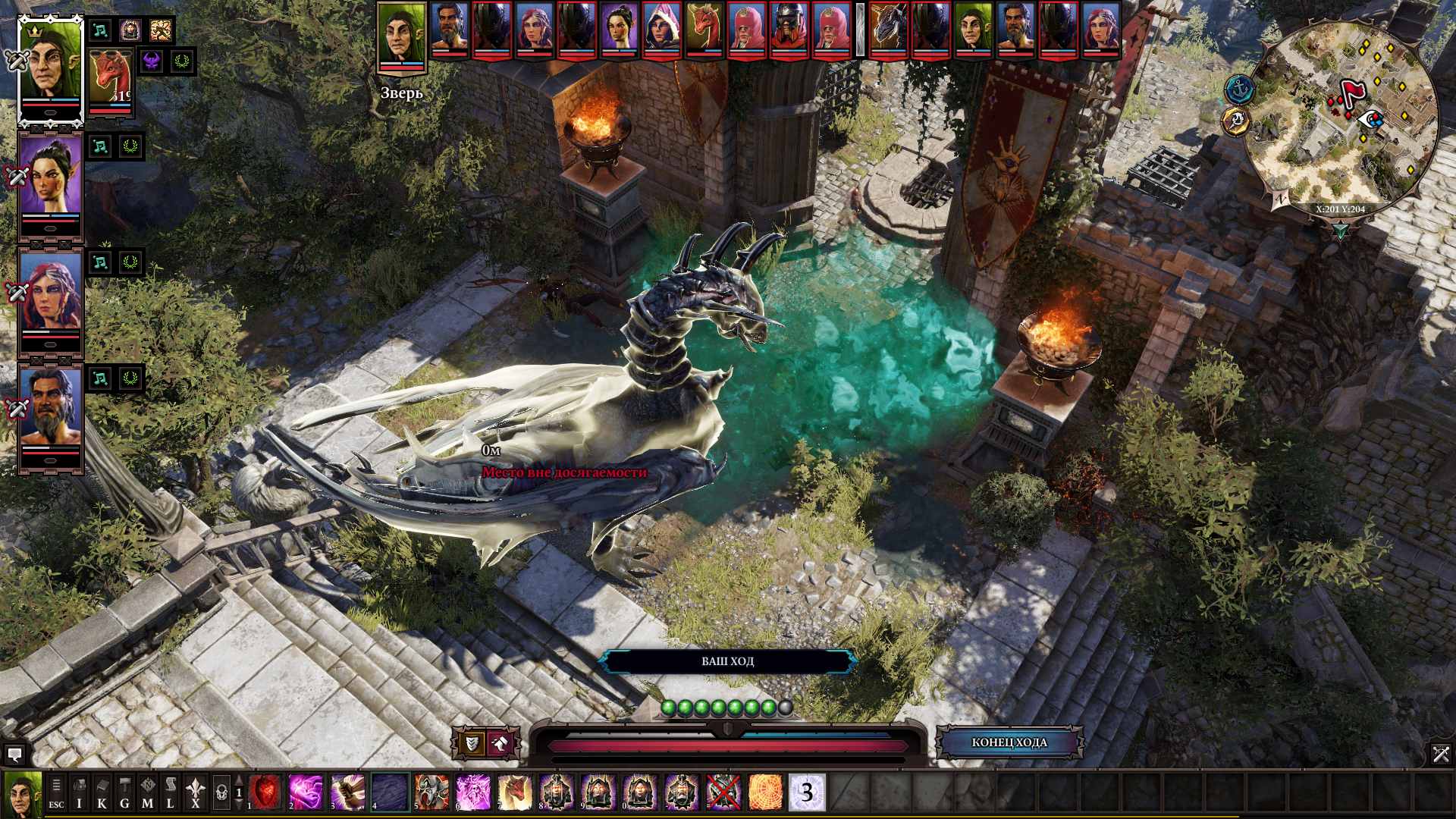
Task: Select the red-haired woman party portrait
Action: (50, 298)
